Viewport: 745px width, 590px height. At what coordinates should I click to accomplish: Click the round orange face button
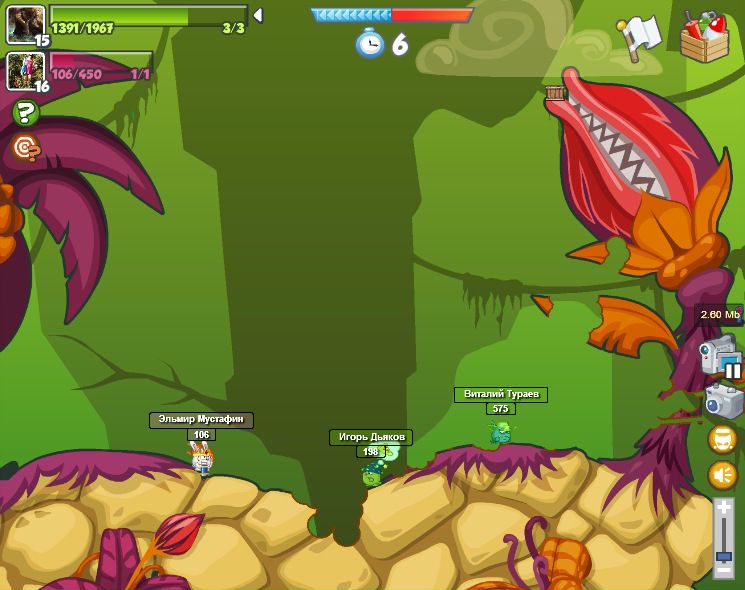(x=722, y=439)
